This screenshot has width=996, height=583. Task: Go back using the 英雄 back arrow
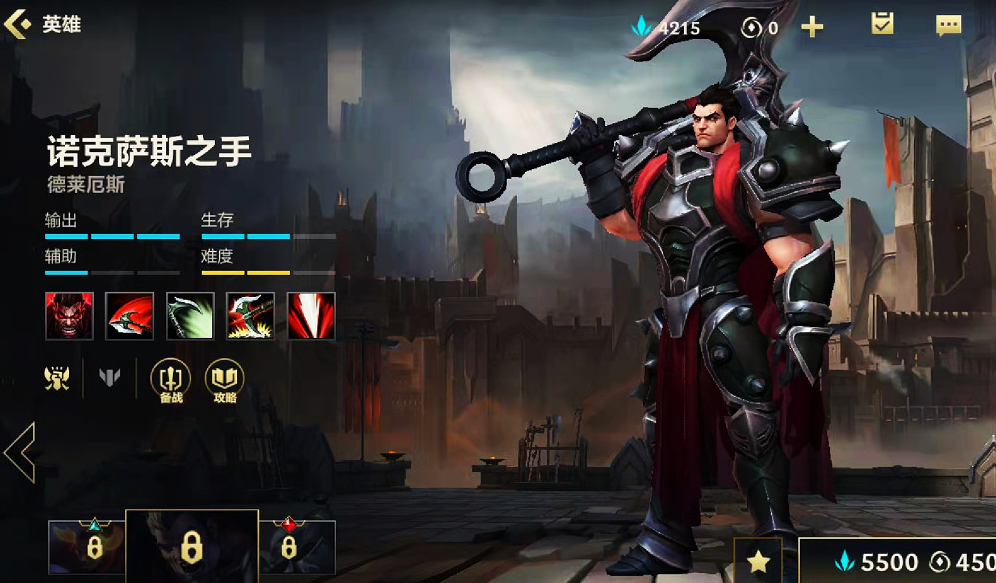click(x=18, y=24)
